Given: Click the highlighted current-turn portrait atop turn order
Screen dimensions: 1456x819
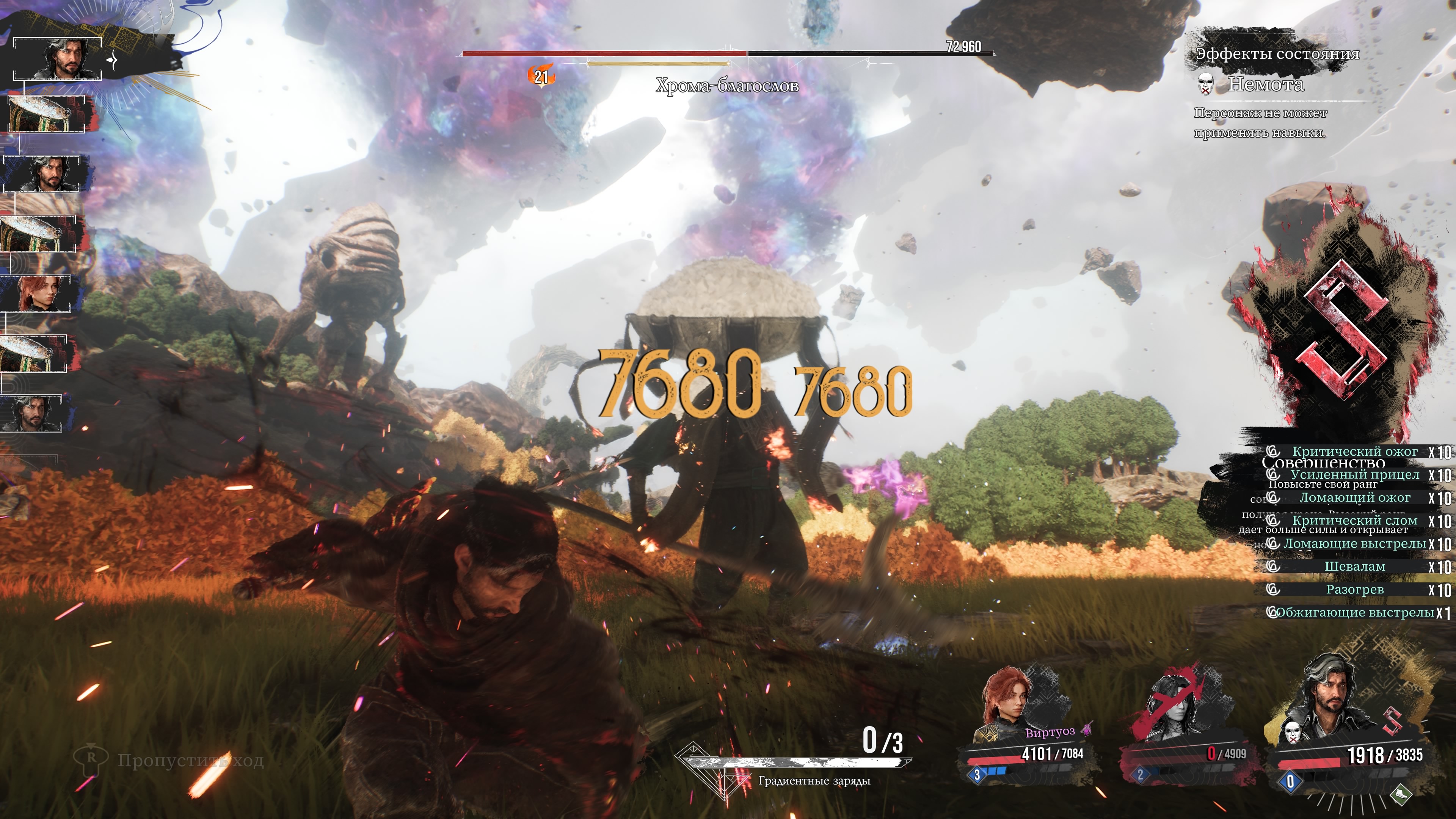Looking at the screenshot, I should (x=58, y=59).
